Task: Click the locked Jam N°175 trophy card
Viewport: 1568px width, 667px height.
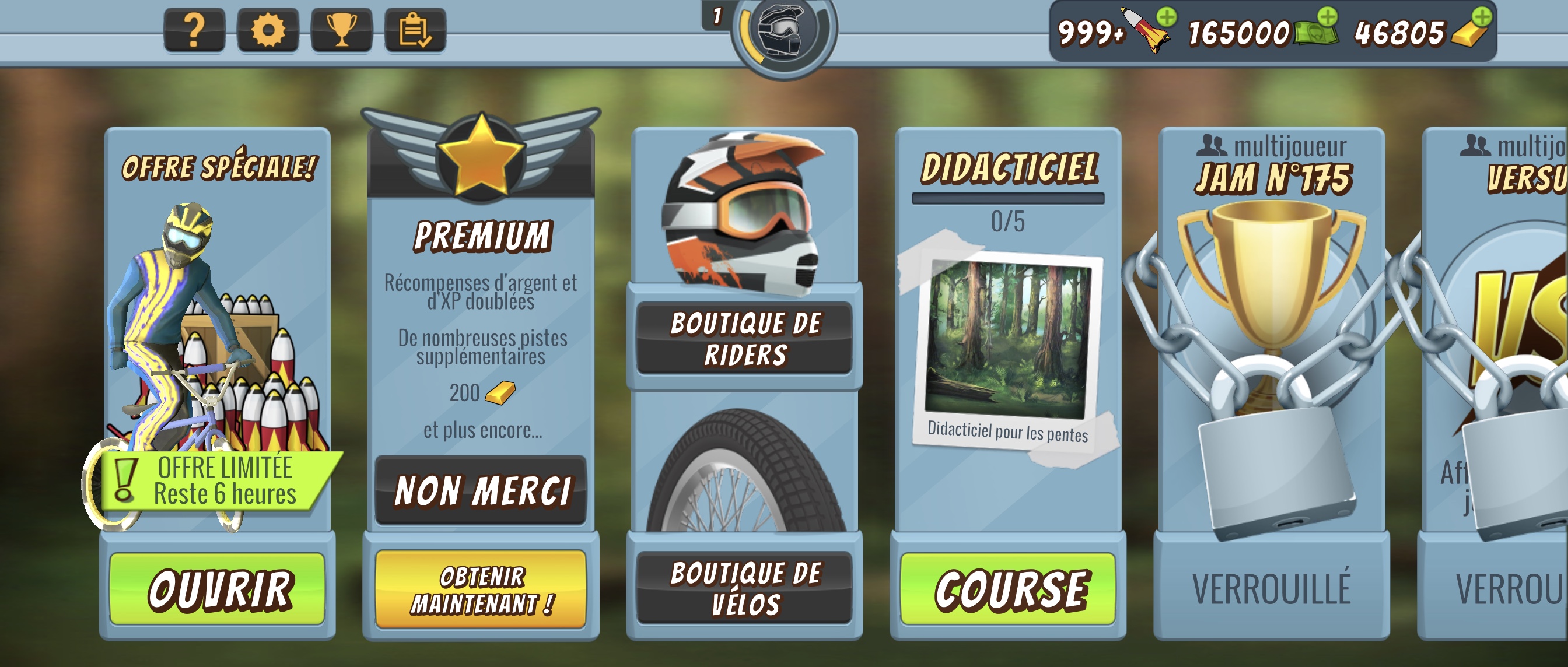Action: pyautogui.click(x=1272, y=365)
